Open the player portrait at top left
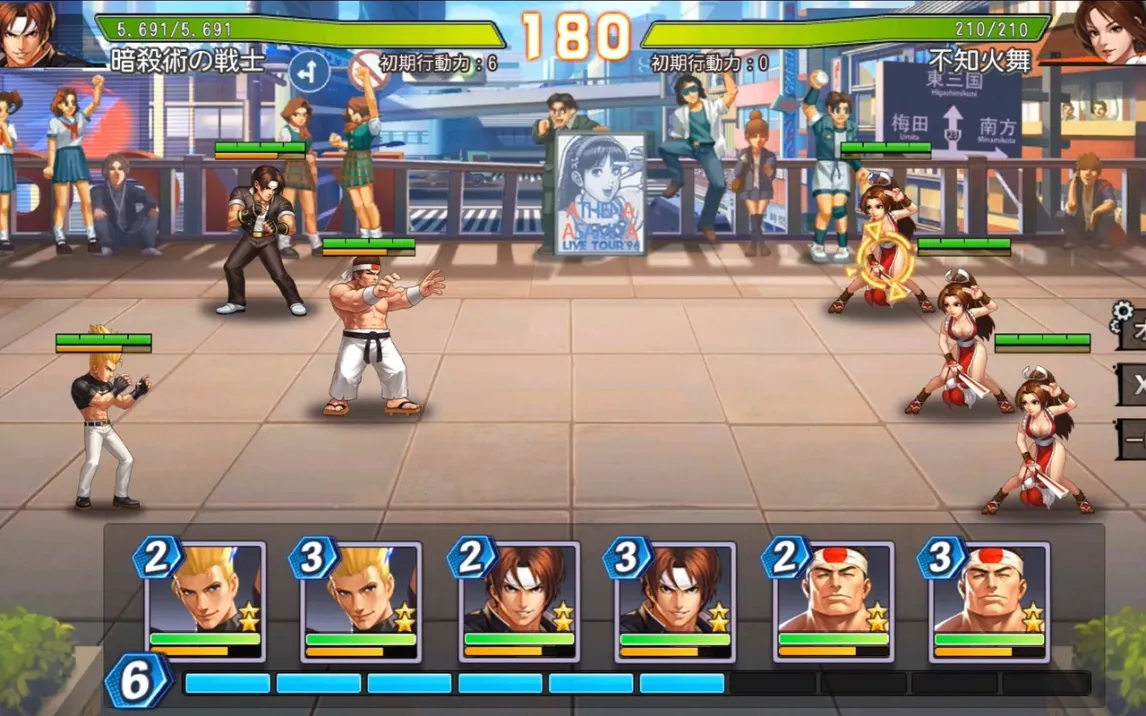The image size is (1146, 716). [32, 32]
